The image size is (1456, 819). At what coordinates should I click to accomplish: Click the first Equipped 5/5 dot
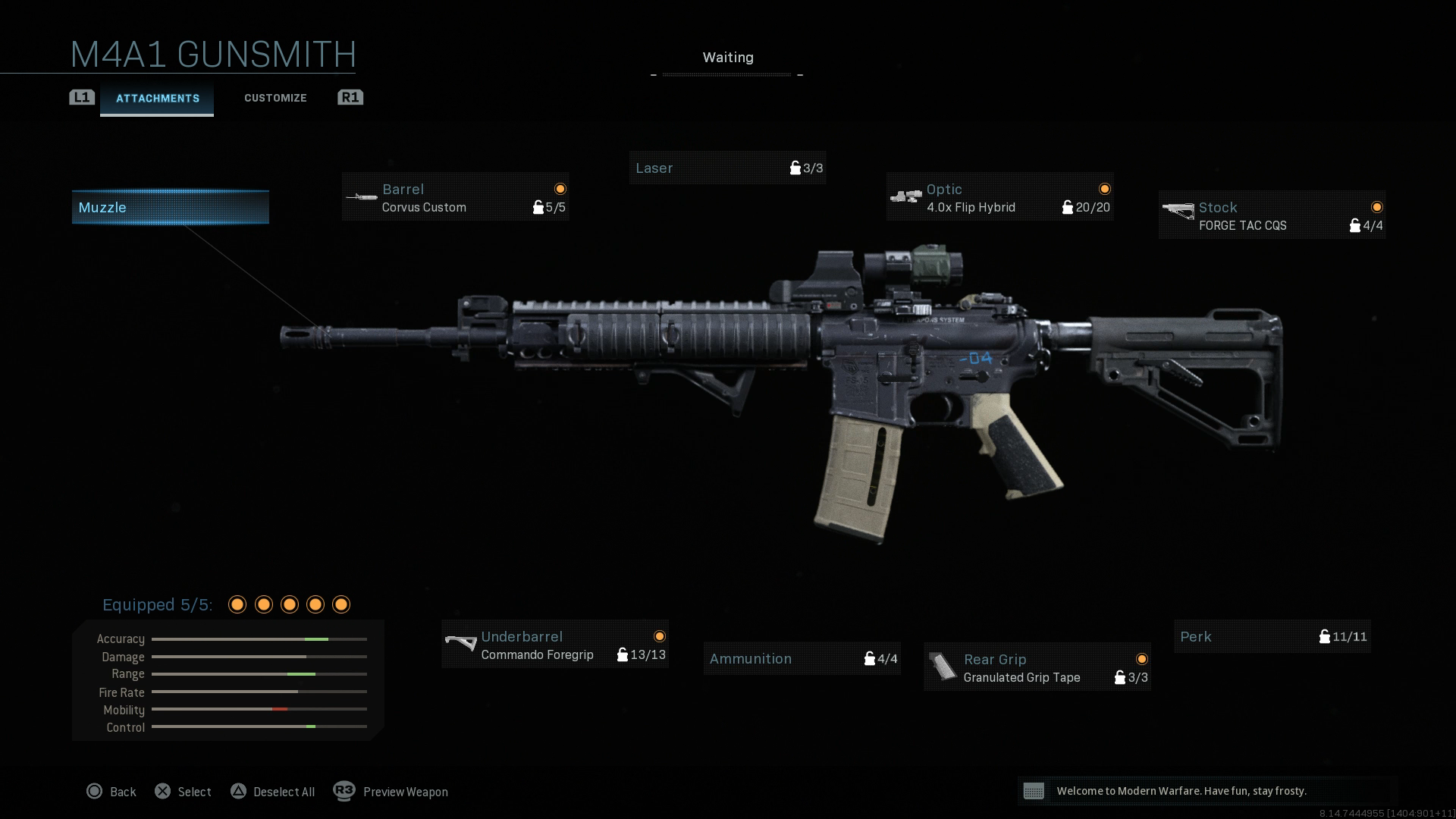pos(237,604)
